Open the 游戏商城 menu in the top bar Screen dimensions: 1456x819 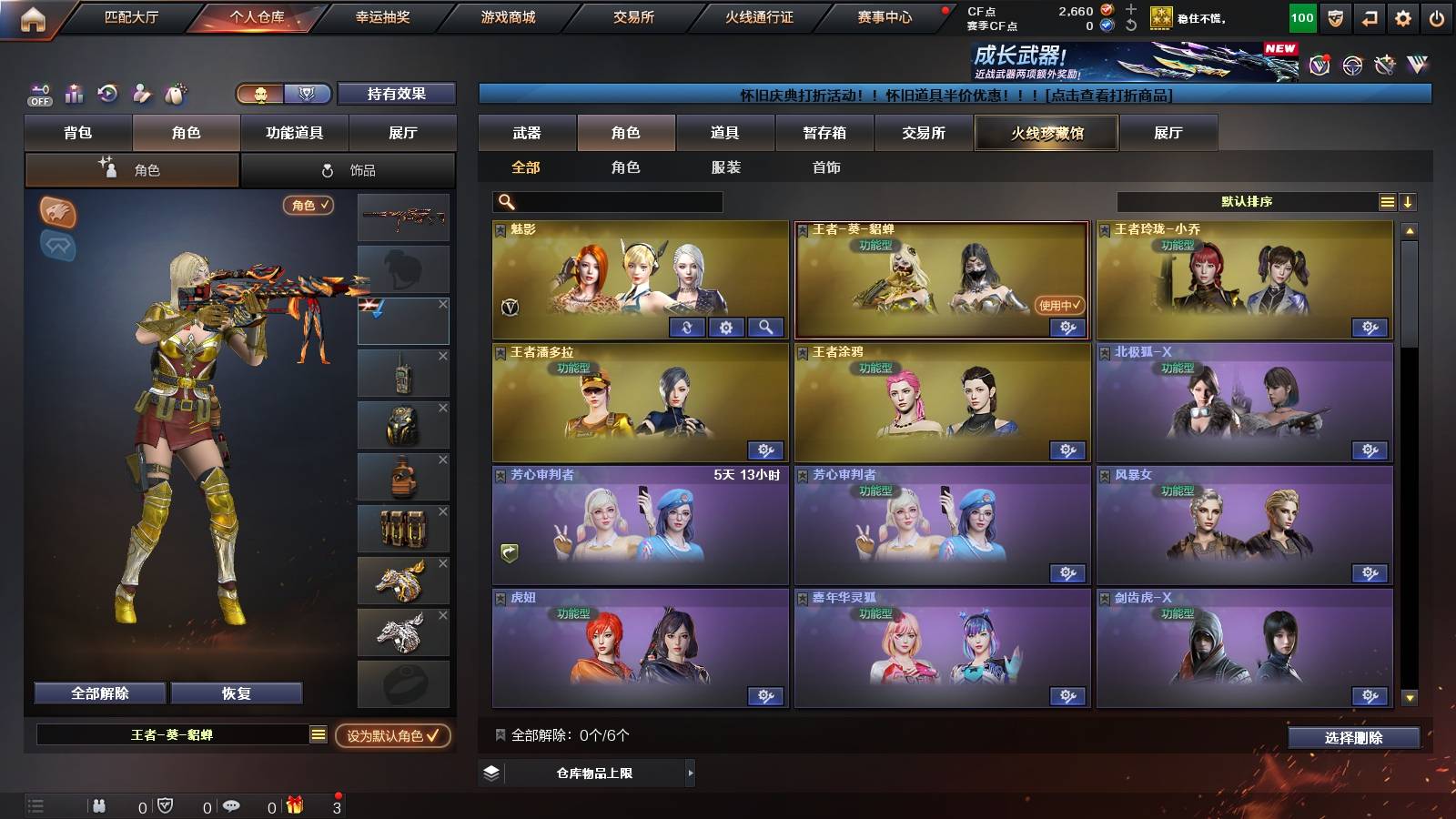tap(508, 15)
